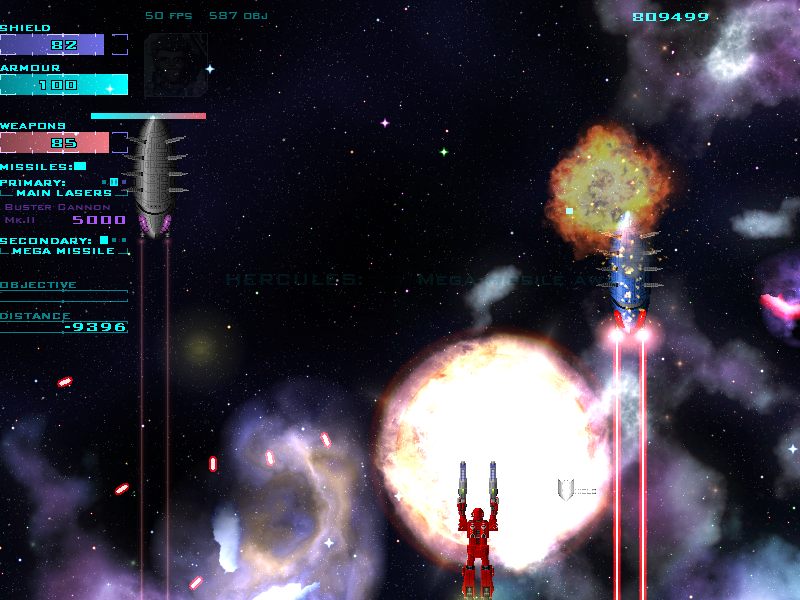Select the Main Lasers primary weapon
The width and height of the screenshot is (800, 600).
pyautogui.click(x=63, y=193)
